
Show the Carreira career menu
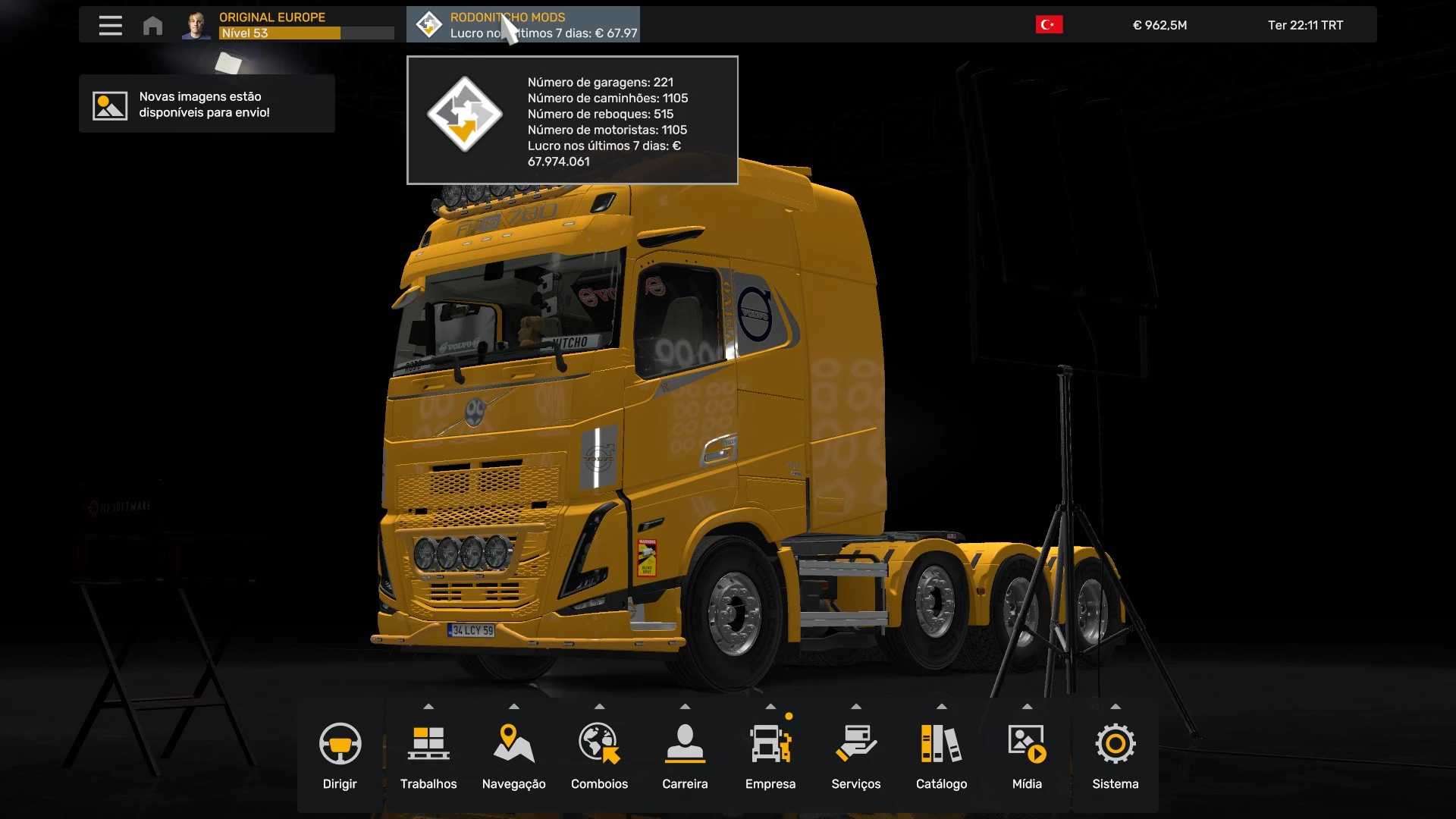685,755
